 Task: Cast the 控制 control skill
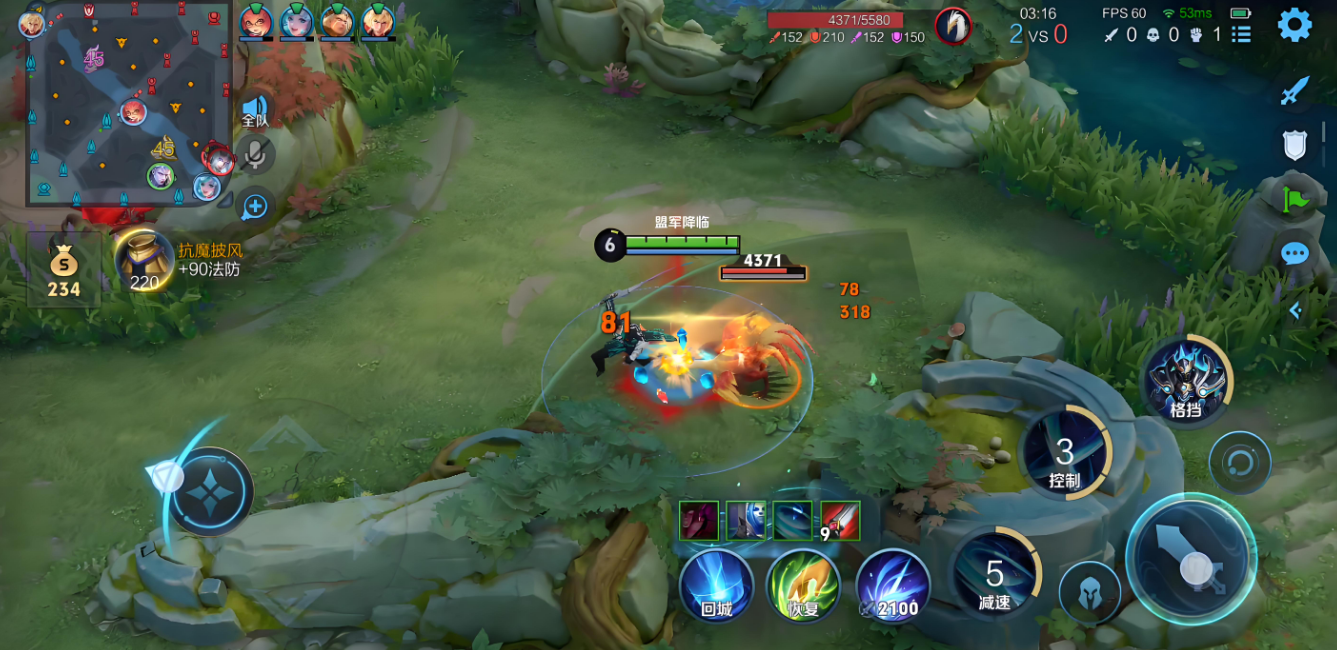coord(1065,455)
